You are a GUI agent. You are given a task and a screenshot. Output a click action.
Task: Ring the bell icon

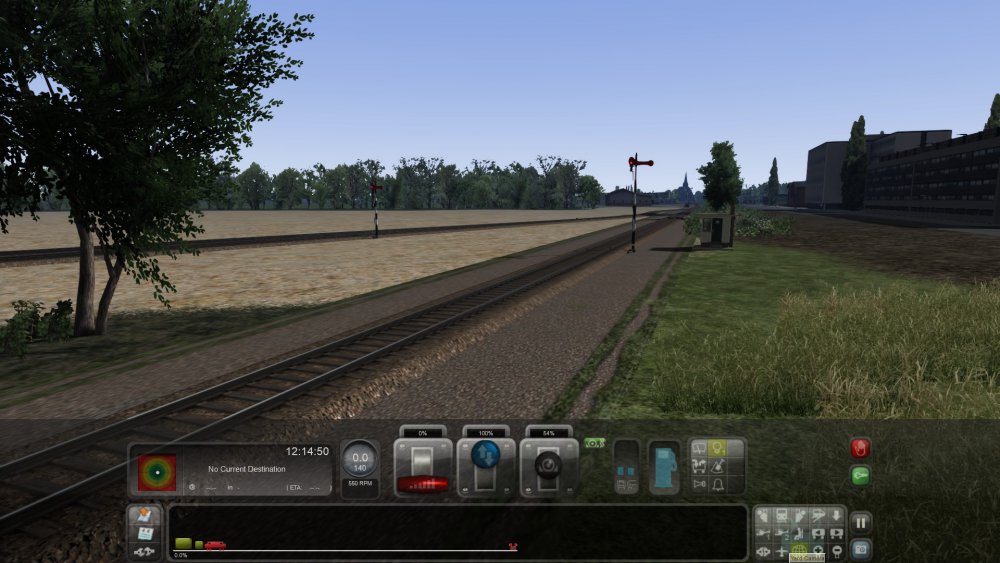(x=717, y=485)
